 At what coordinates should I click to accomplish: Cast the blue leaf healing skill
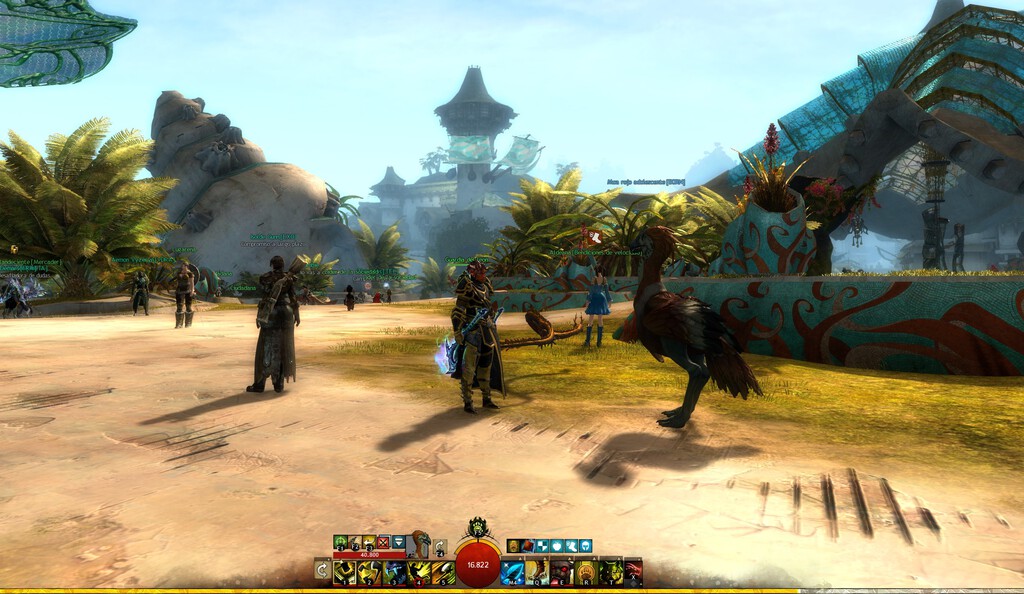(513, 572)
